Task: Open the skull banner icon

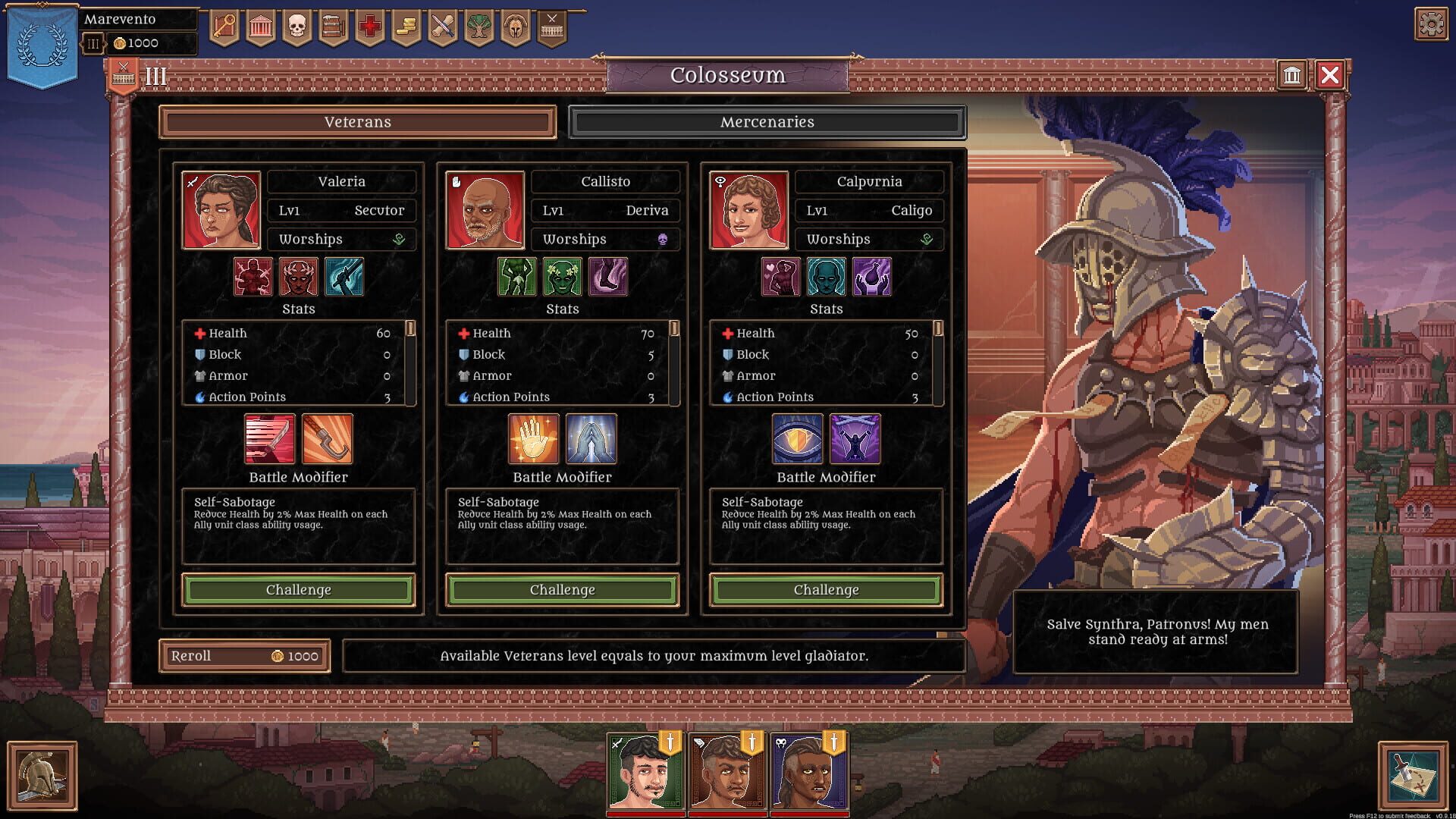Action: pos(297,24)
